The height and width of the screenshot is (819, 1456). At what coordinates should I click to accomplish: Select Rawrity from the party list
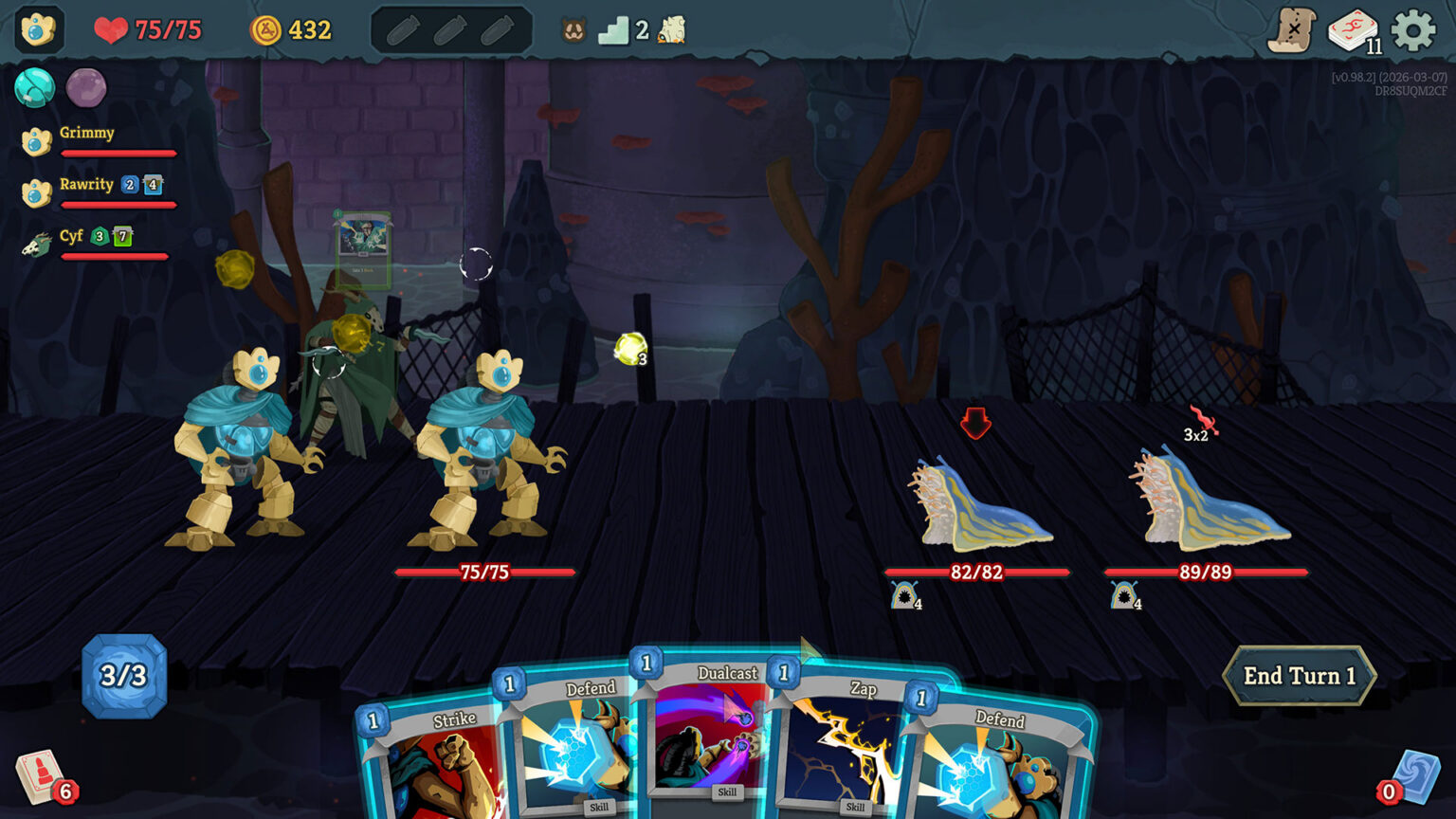pos(86,185)
